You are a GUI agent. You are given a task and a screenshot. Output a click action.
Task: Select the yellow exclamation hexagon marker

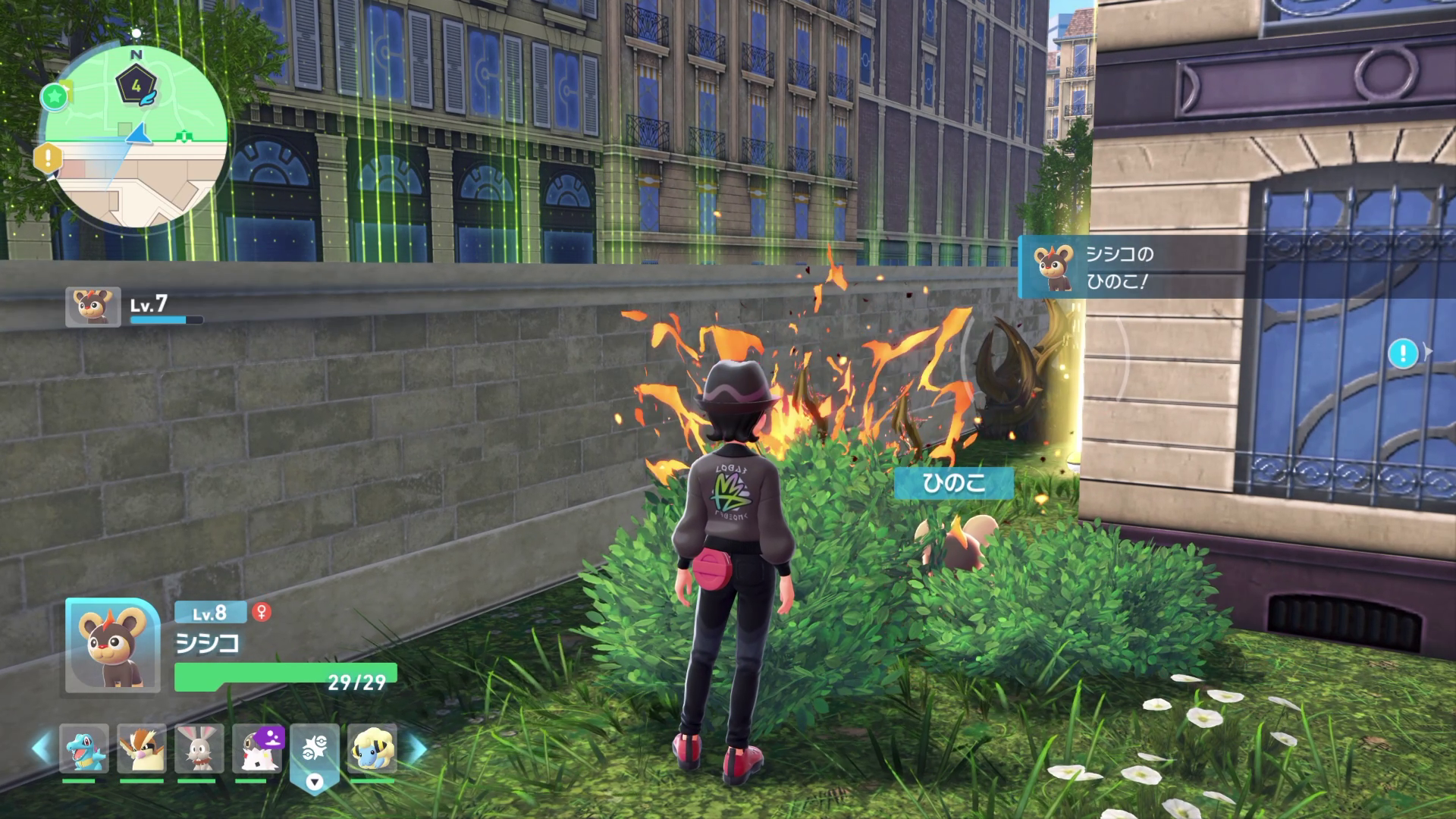pyautogui.click(x=48, y=159)
